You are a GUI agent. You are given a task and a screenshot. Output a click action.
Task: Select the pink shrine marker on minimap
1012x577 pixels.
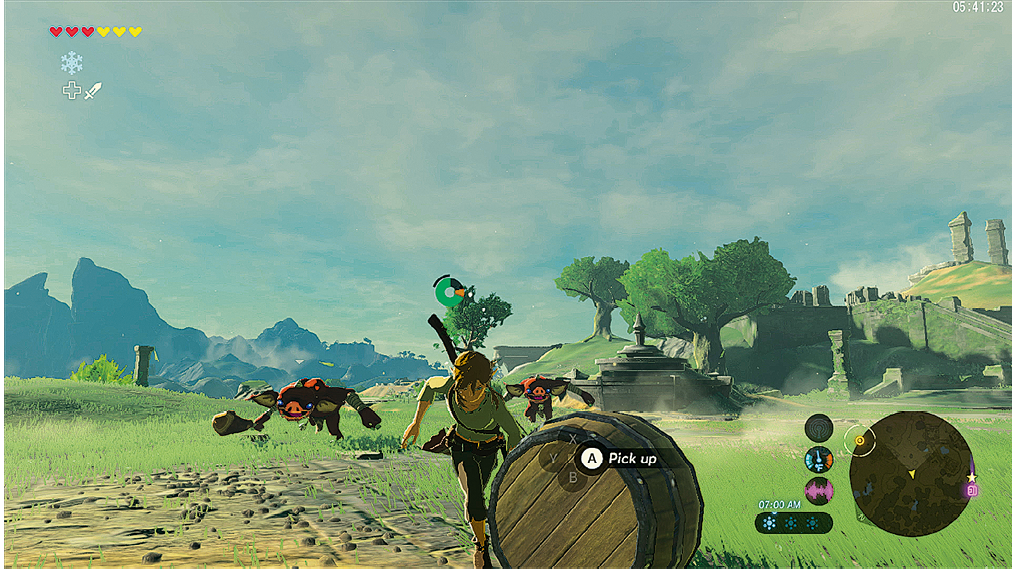pos(971,491)
